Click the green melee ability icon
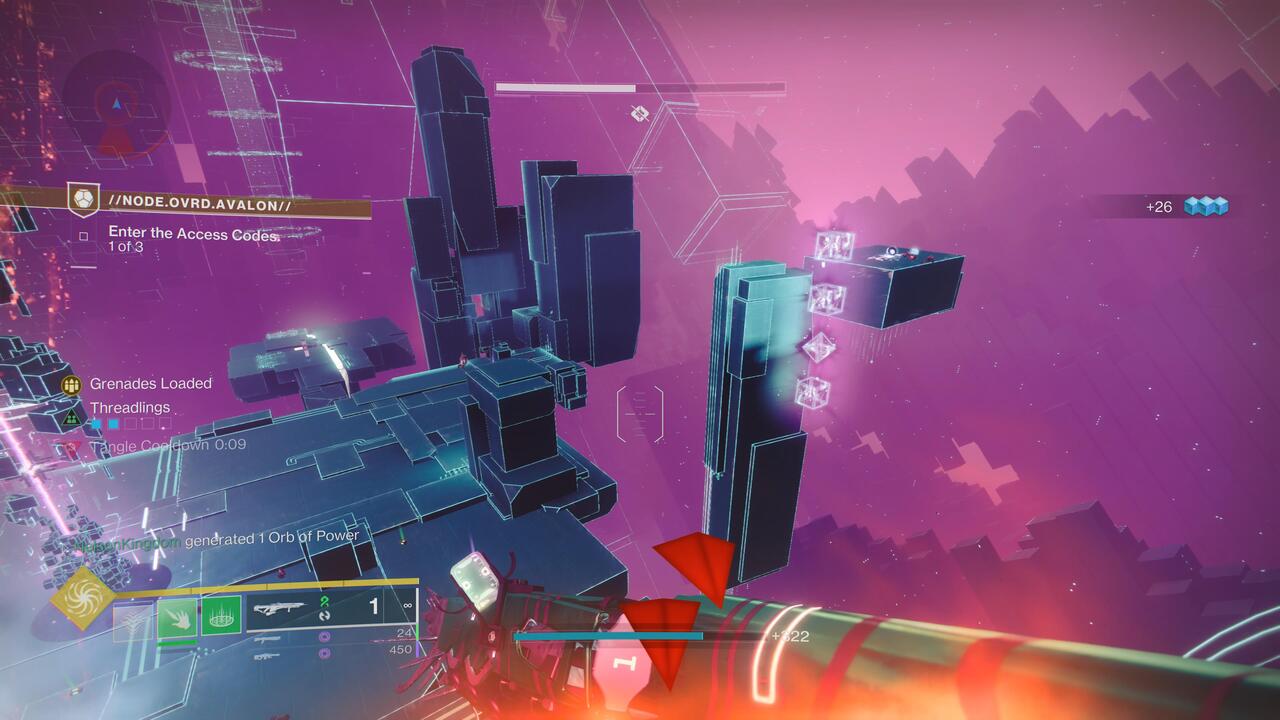1280x720 pixels. pos(175,616)
